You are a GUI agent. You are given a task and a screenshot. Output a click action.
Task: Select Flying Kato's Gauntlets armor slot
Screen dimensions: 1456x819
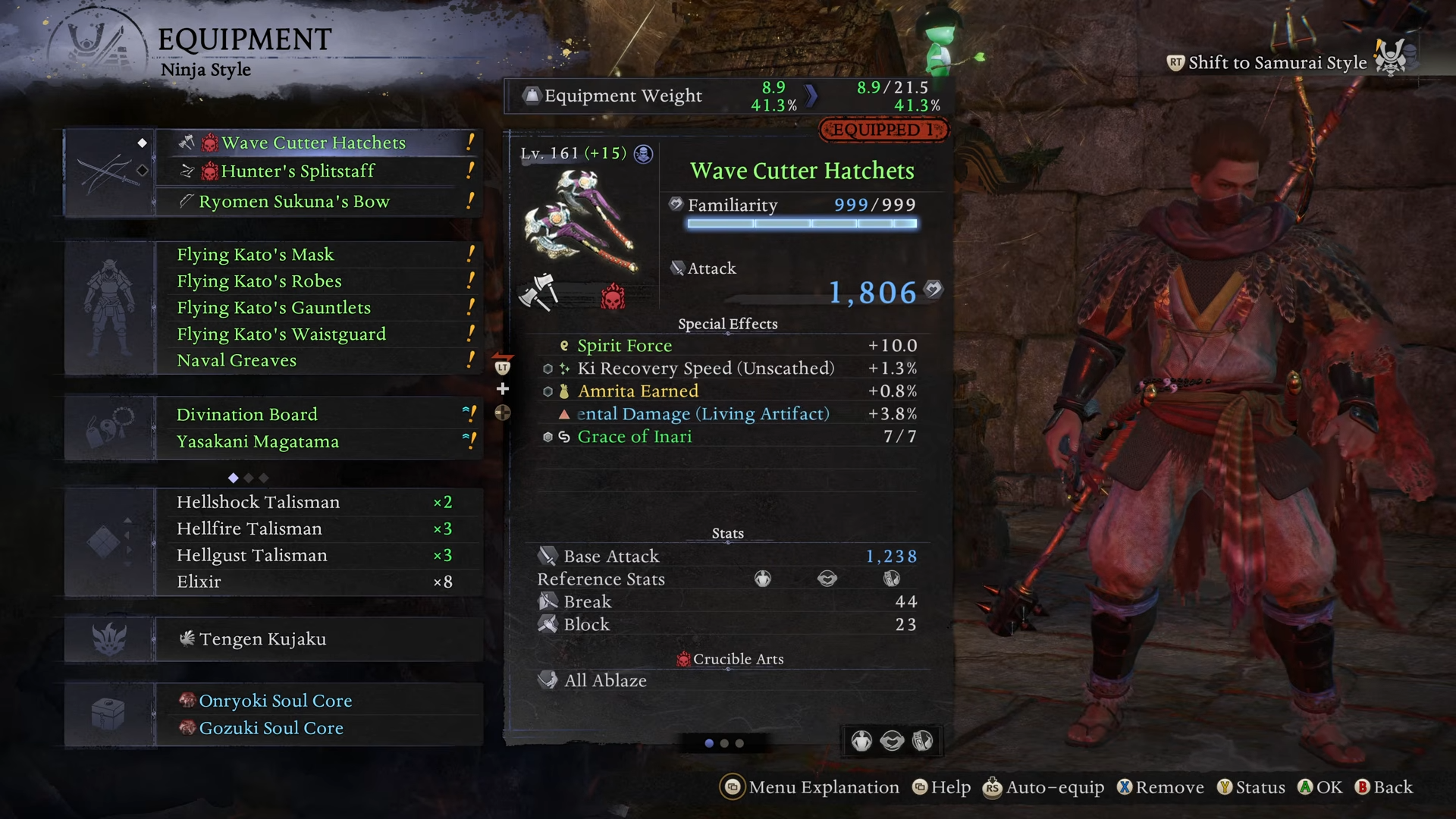point(274,308)
